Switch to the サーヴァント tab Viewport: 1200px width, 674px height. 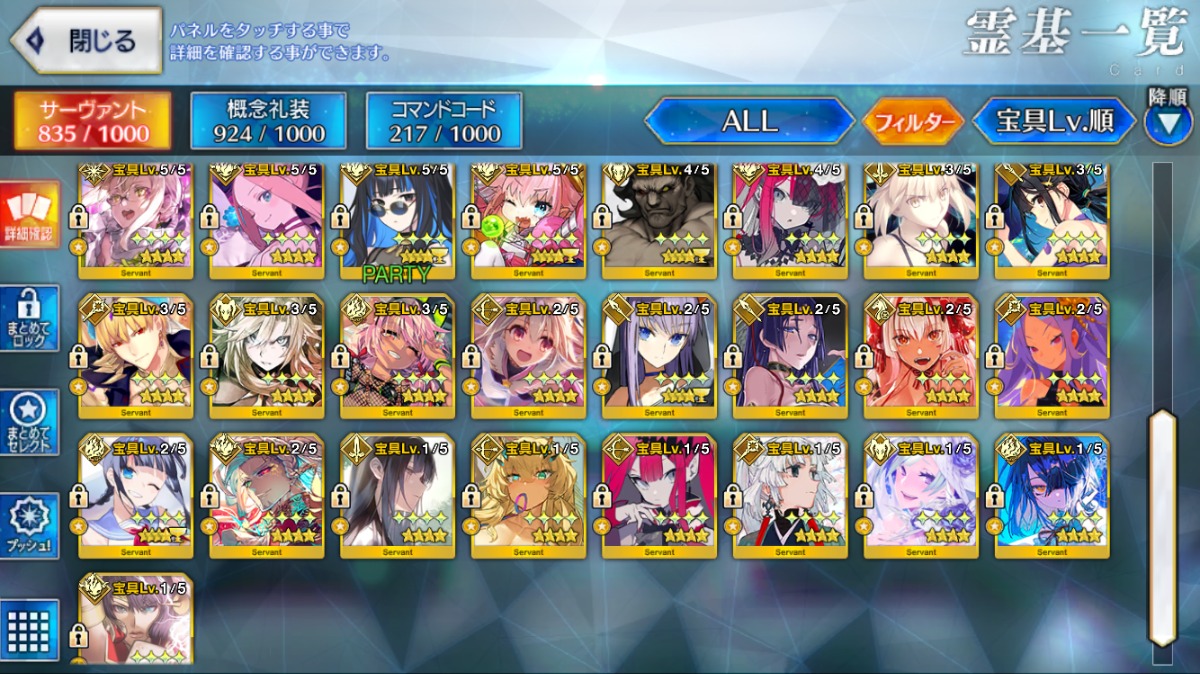[92, 122]
